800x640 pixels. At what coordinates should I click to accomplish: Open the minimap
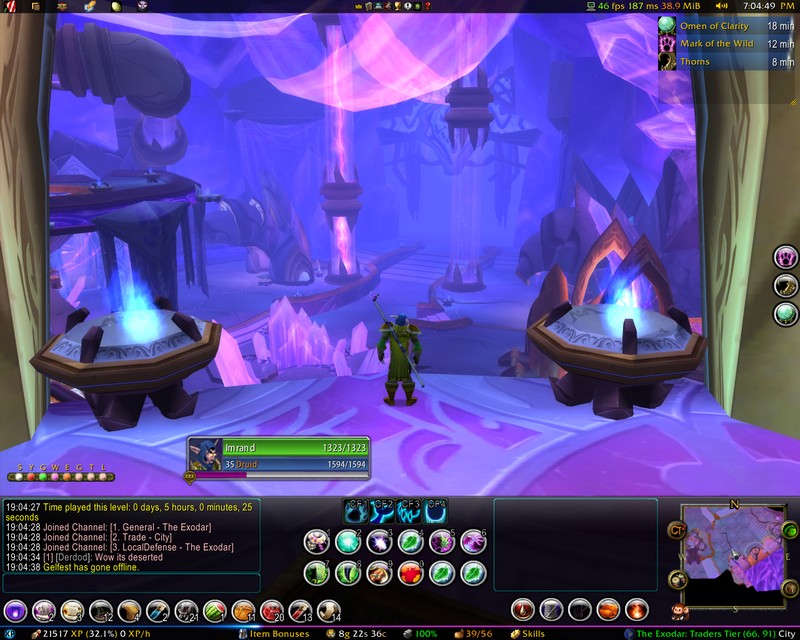[734, 556]
